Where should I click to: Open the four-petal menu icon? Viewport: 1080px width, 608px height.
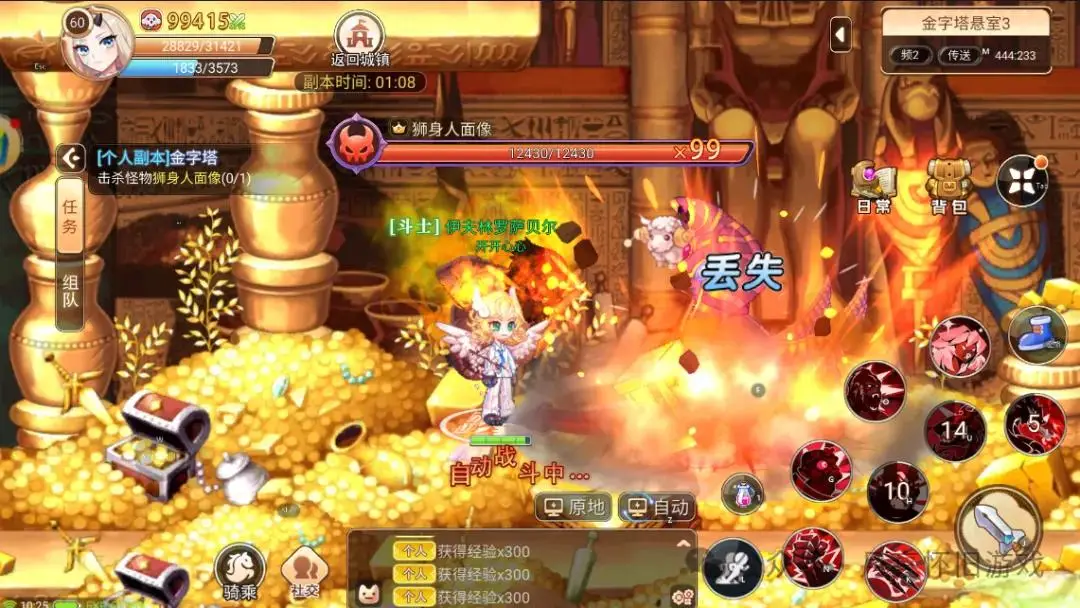click(1022, 181)
